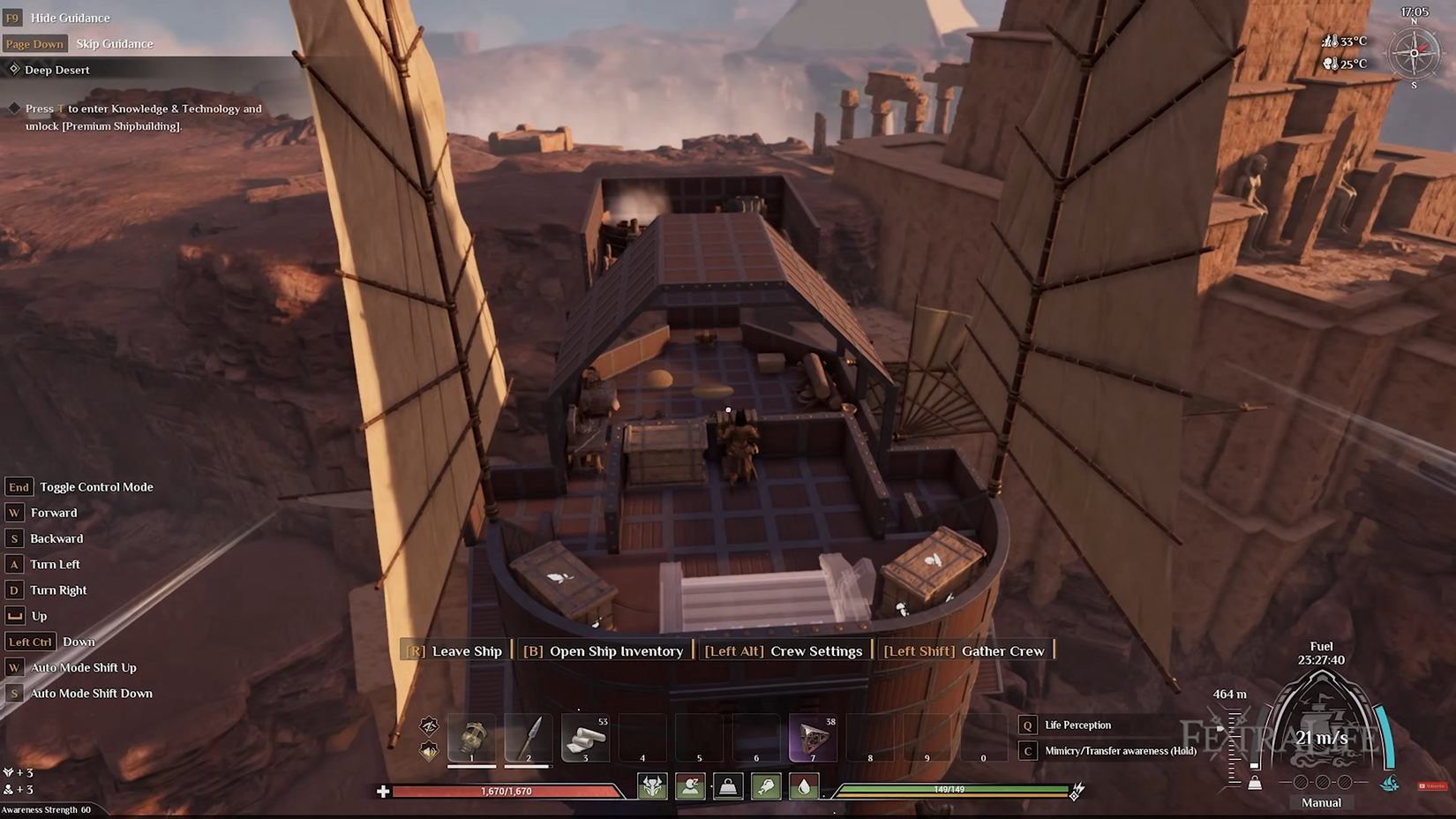
Task: Equip the spear in hotbar slot 2
Action: click(x=529, y=738)
